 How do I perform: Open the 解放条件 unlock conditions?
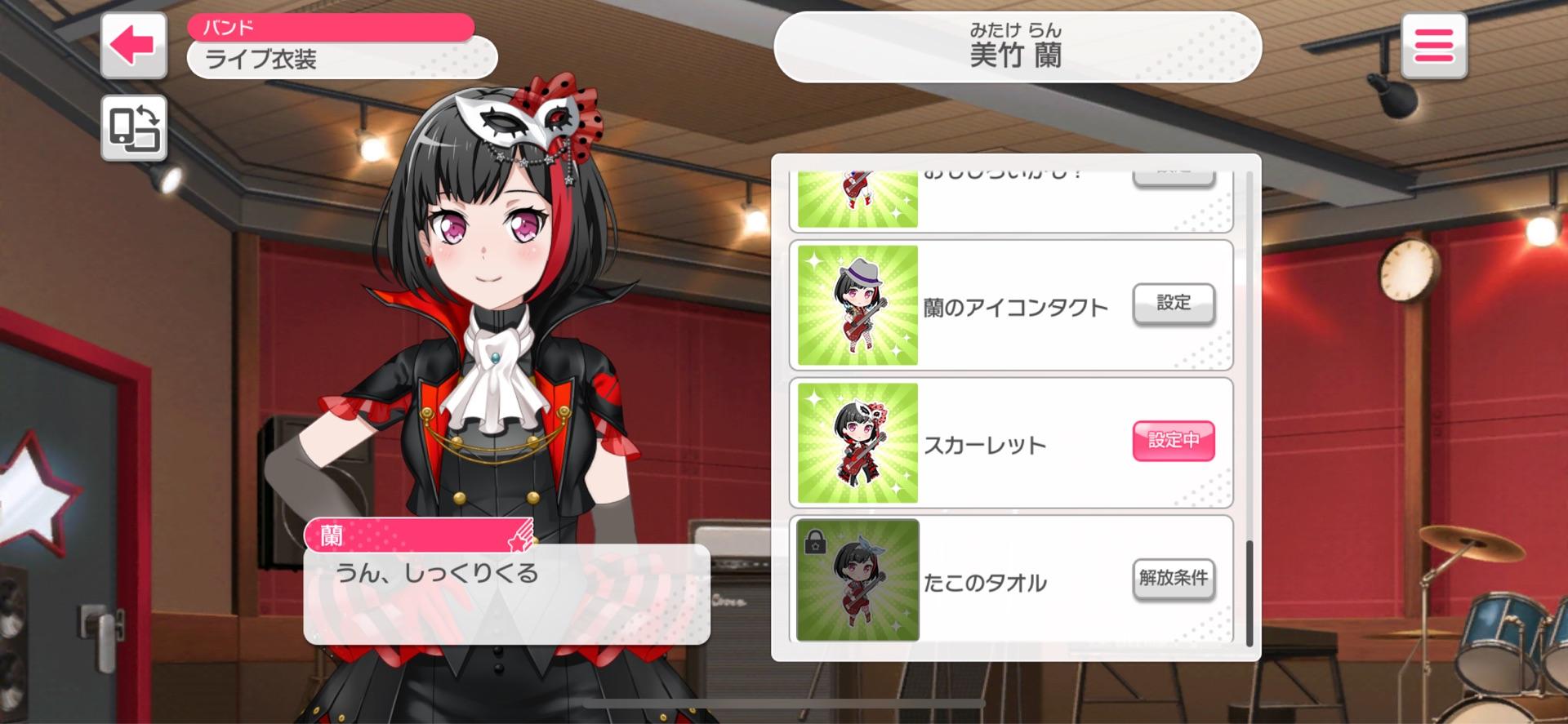click(1174, 579)
